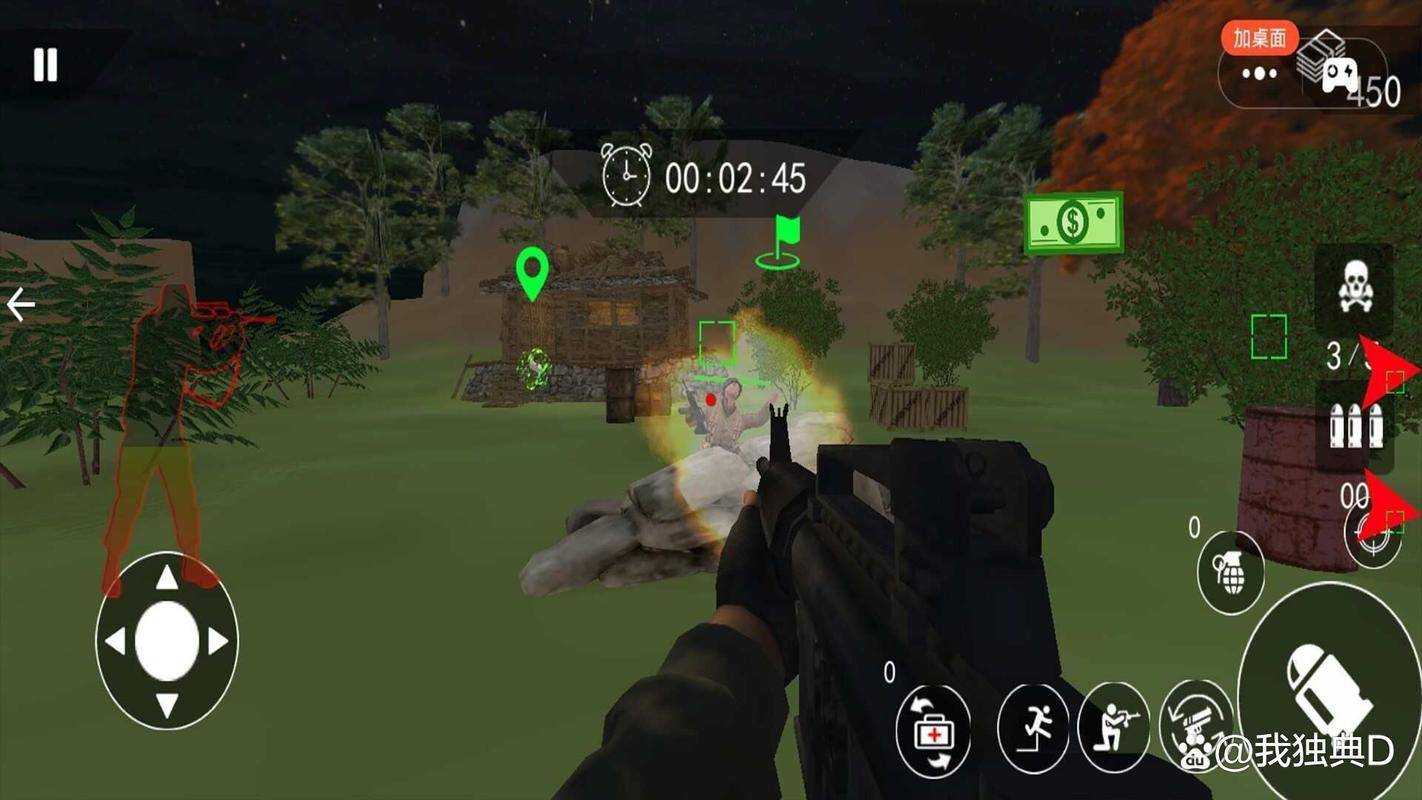The image size is (1422, 800).
Task: Throw a grenade using the grenade icon
Action: pyautogui.click(x=1230, y=572)
